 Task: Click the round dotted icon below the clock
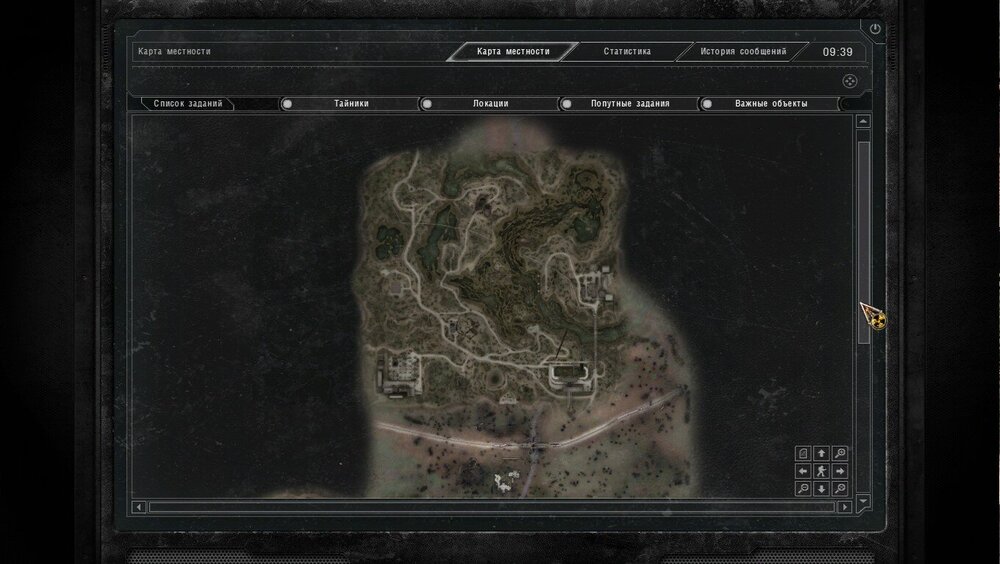pos(847,81)
